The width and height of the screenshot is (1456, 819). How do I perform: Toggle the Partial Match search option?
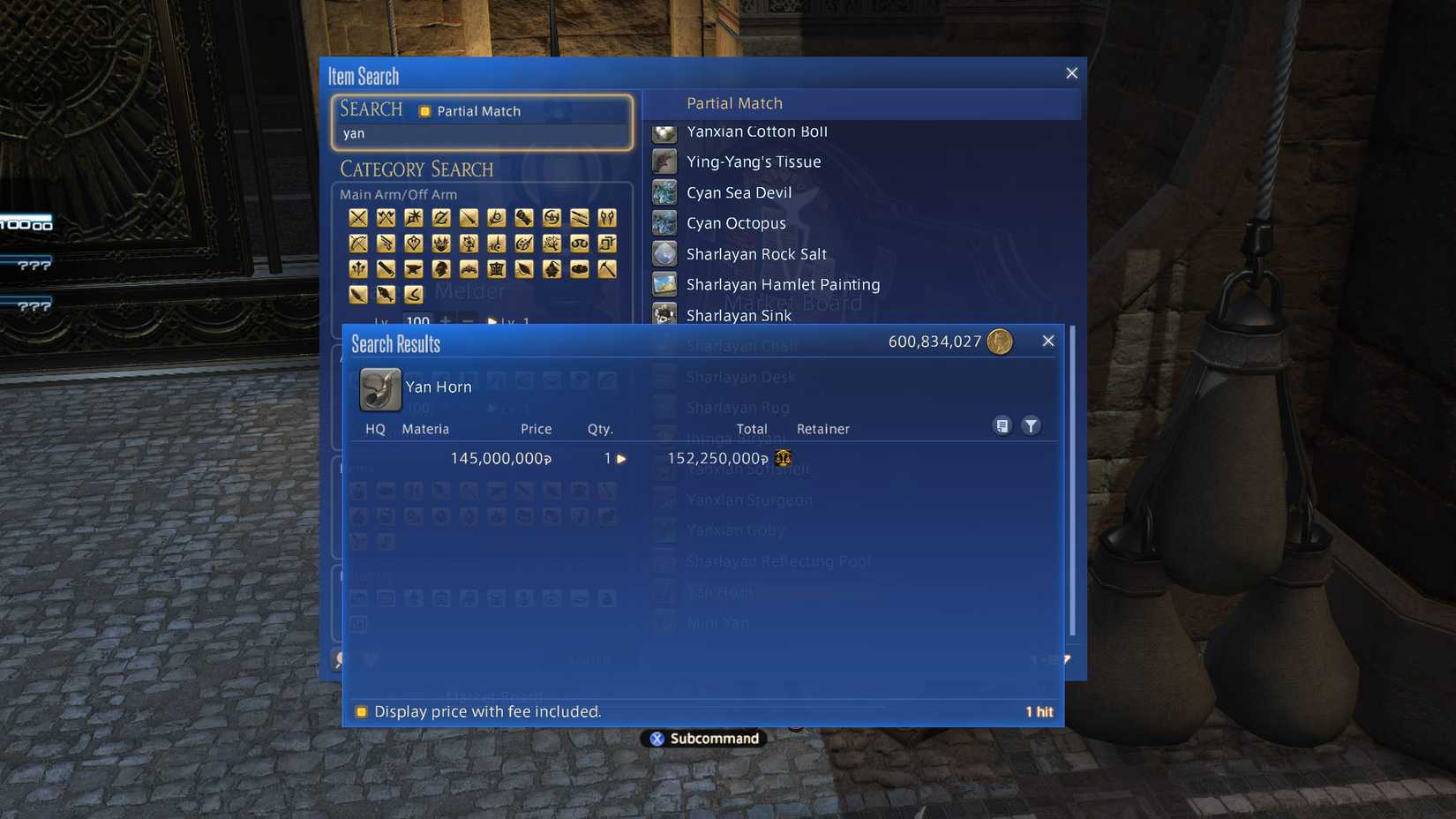(426, 111)
